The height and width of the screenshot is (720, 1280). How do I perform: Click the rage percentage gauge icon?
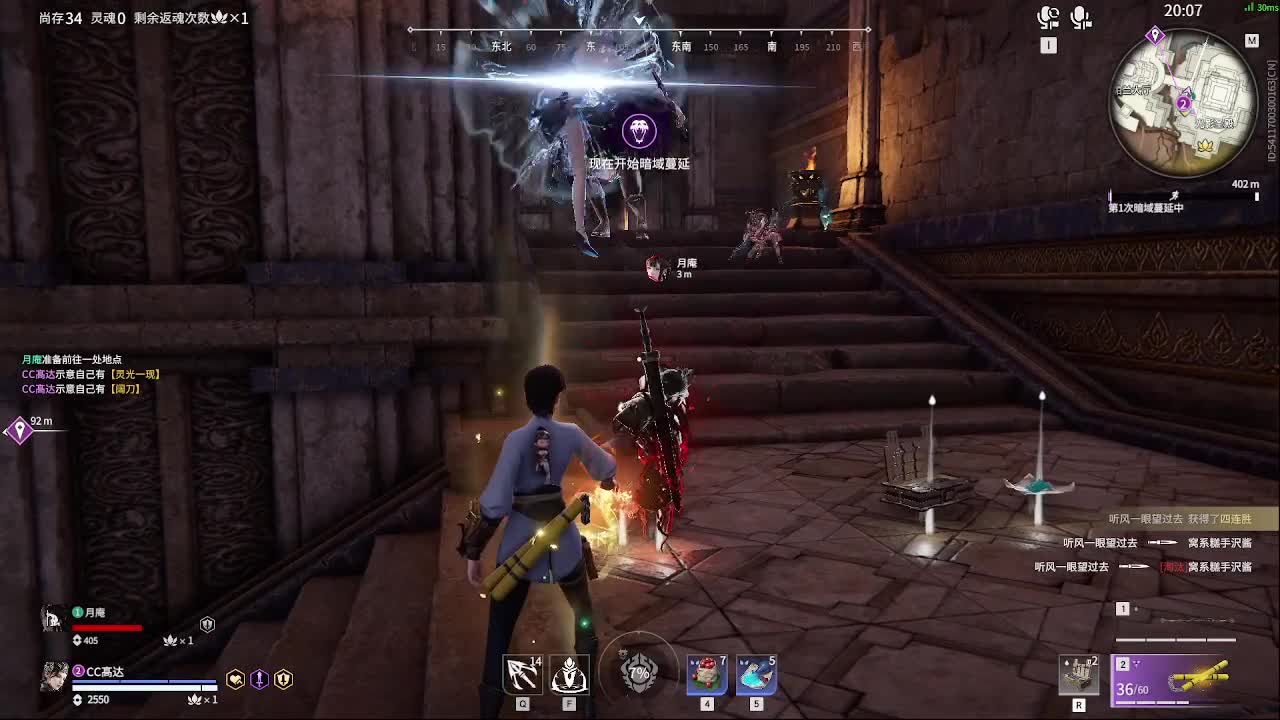(x=639, y=673)
